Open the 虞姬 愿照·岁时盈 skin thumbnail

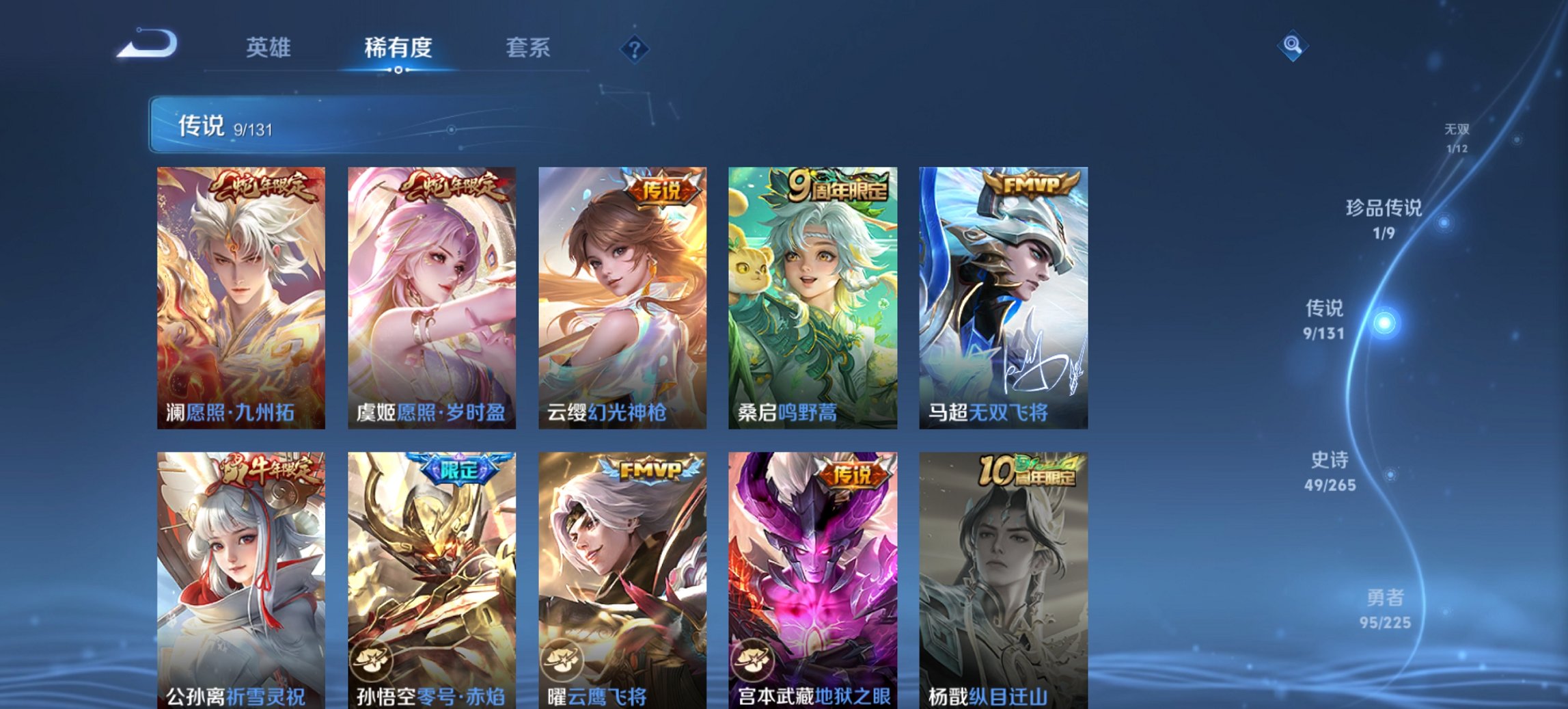[x=429, y=294]
